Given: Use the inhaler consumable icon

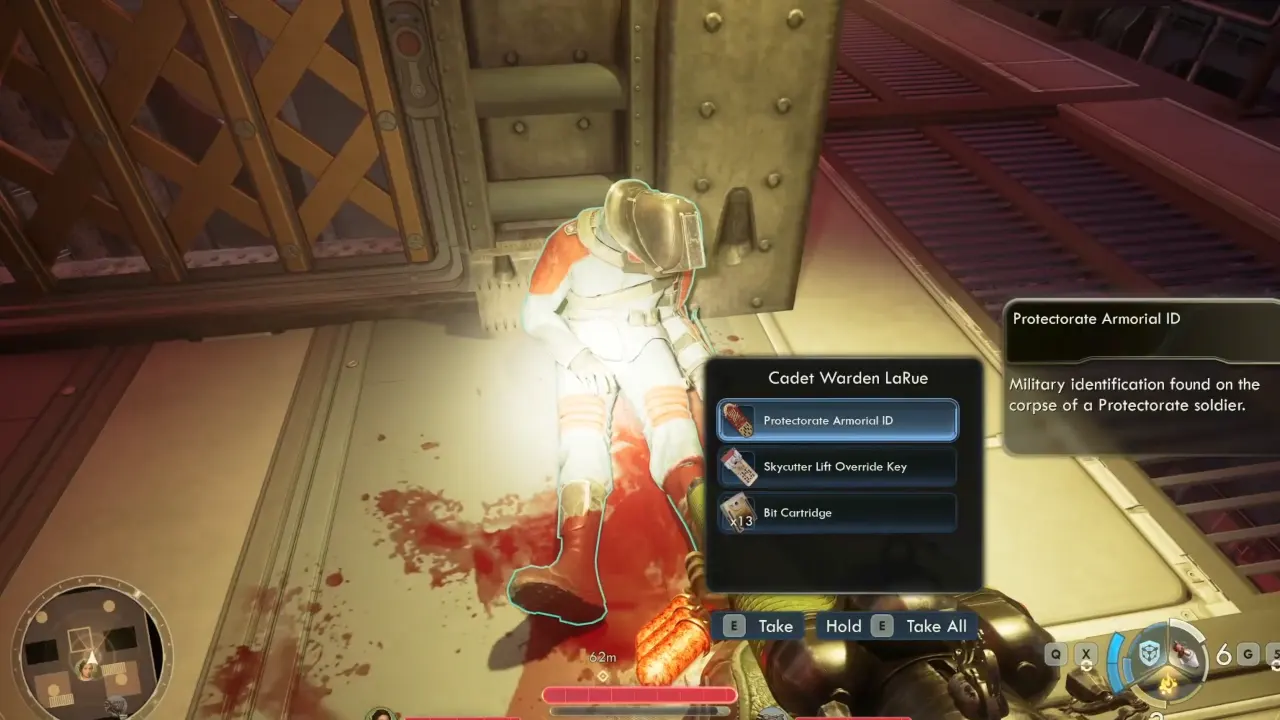Looking at the screenshot, I should 1186,654.
